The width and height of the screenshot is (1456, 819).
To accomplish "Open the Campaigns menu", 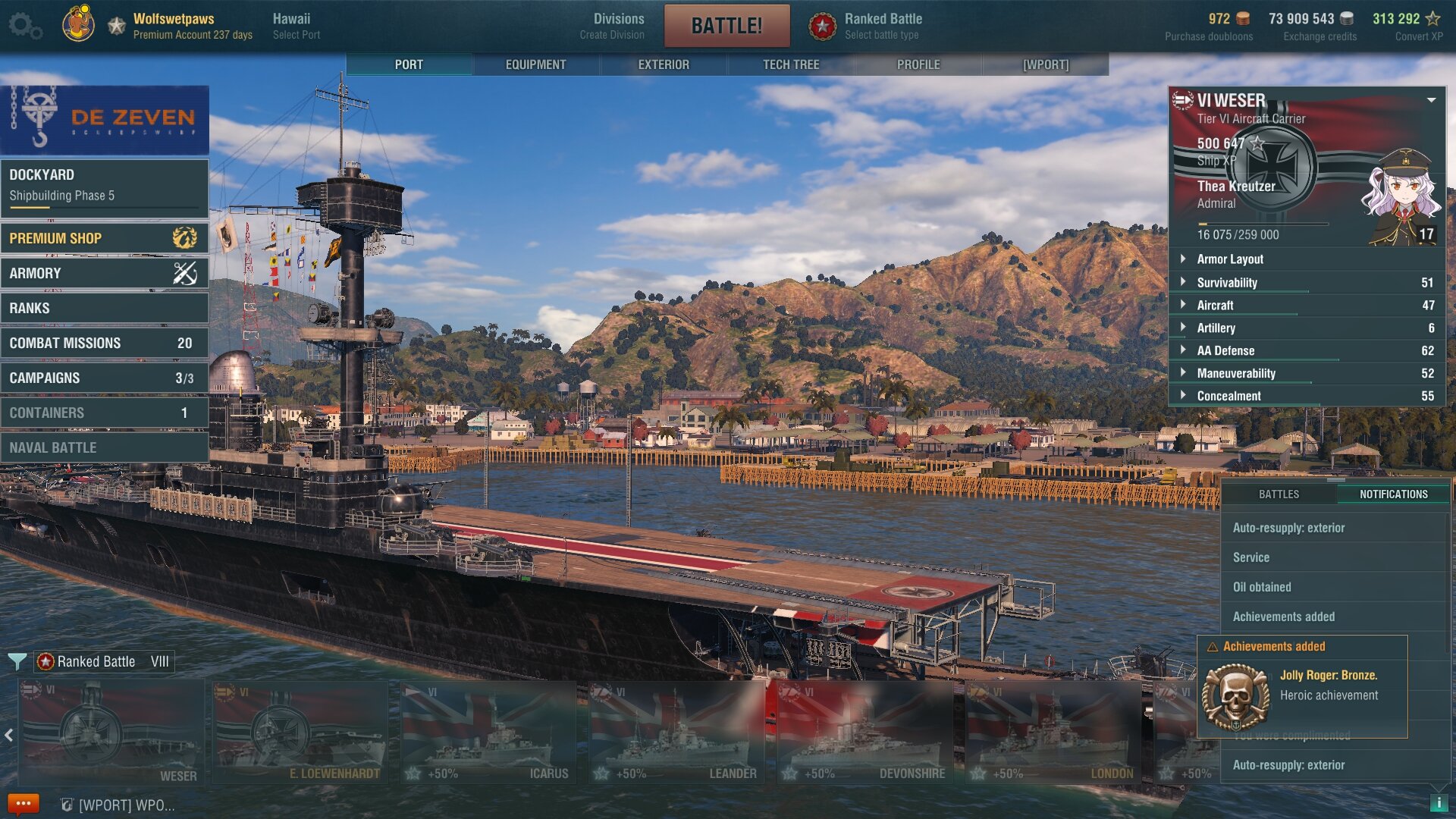I will point(105,378).
